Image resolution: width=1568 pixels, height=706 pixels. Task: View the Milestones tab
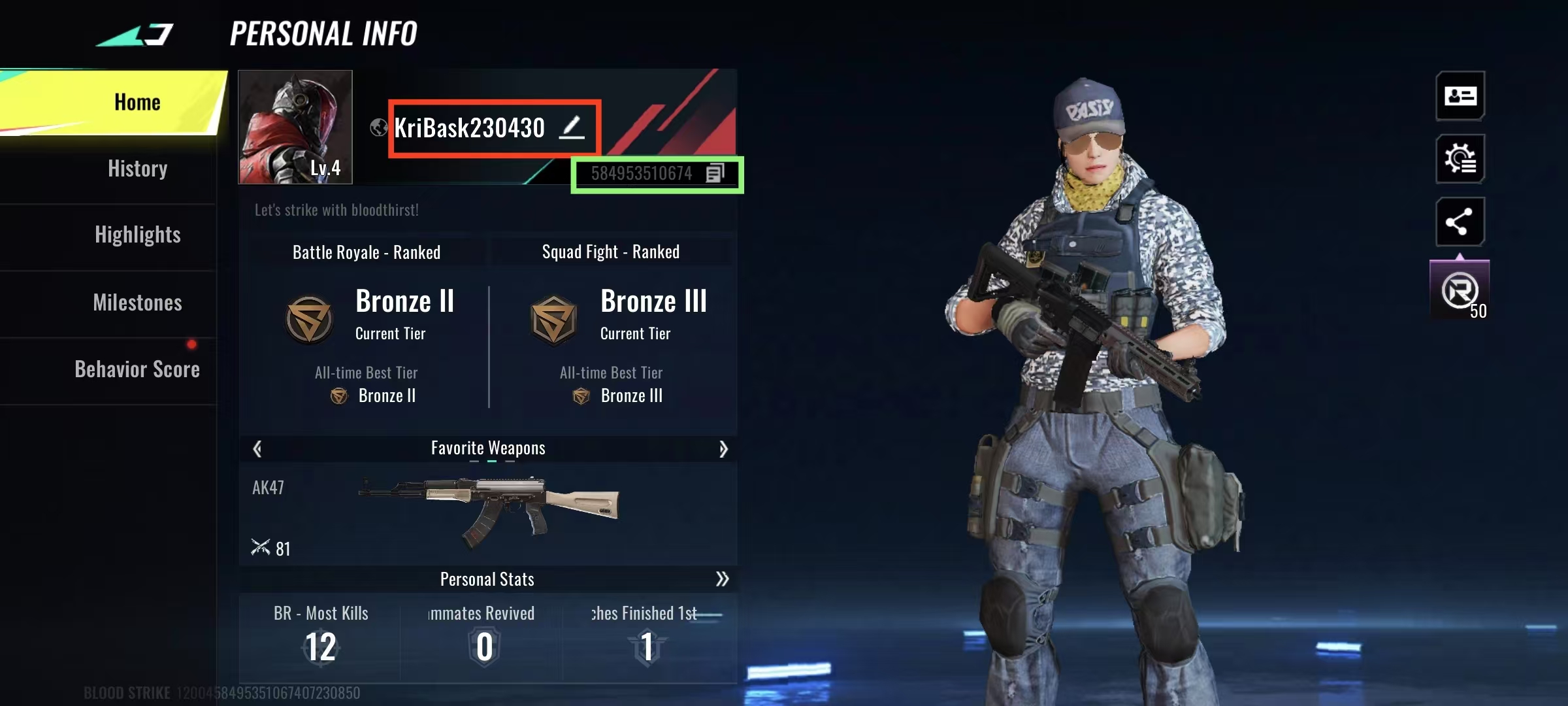pyautogui.click(x=137, y=303)
